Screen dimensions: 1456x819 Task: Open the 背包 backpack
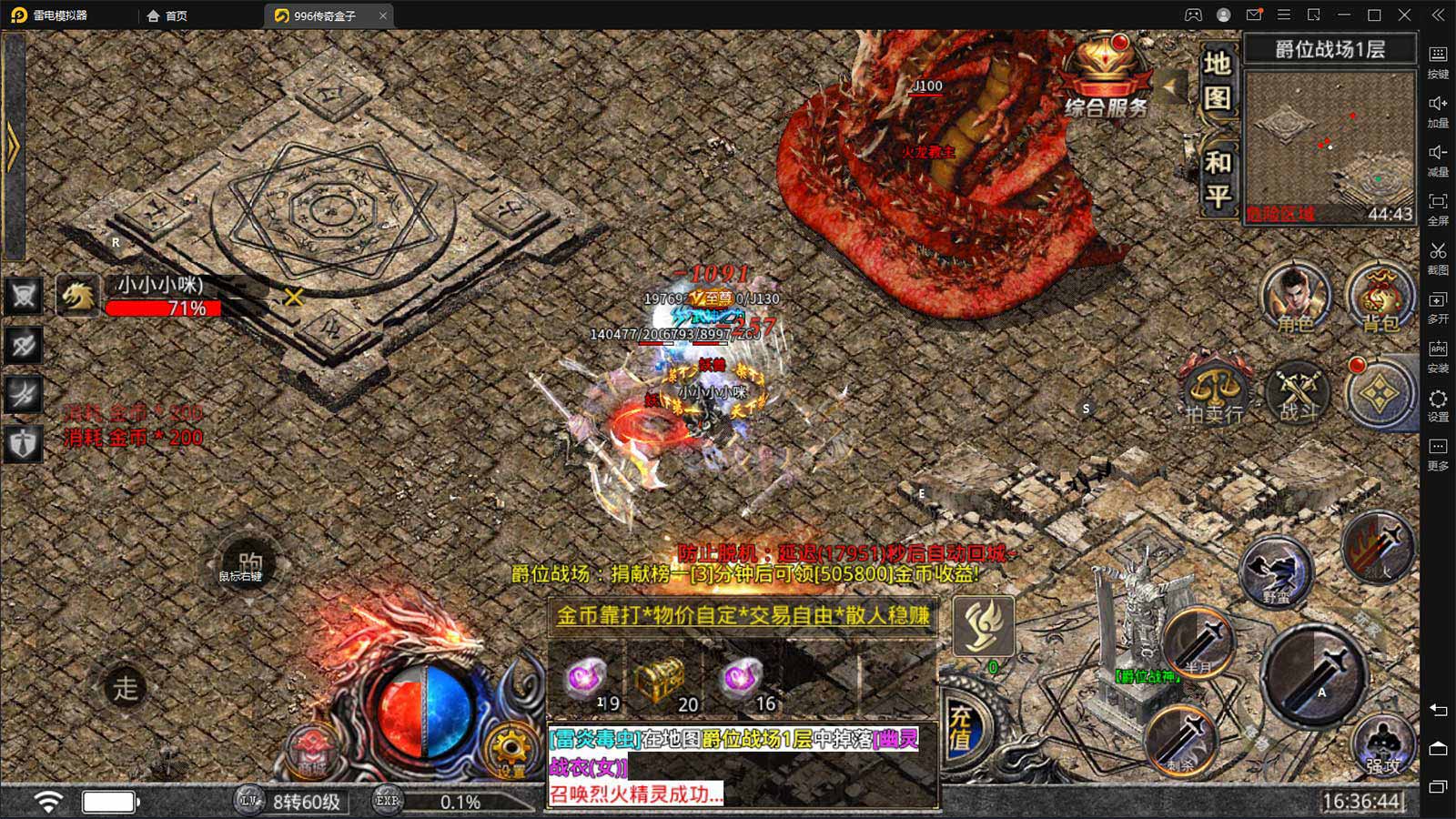click(x=1380, y=298)
